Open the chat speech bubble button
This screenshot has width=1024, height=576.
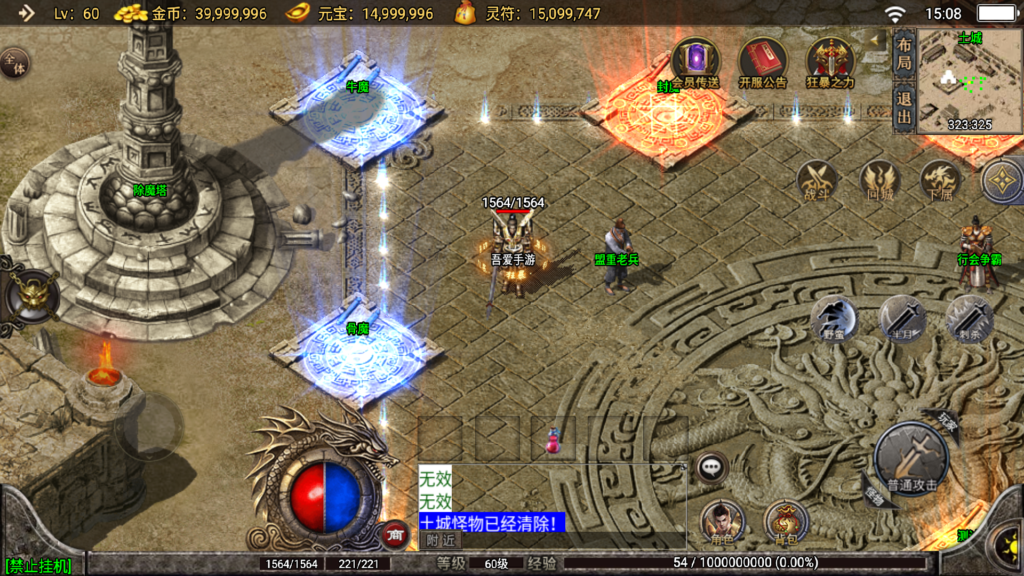pos(711,466)
